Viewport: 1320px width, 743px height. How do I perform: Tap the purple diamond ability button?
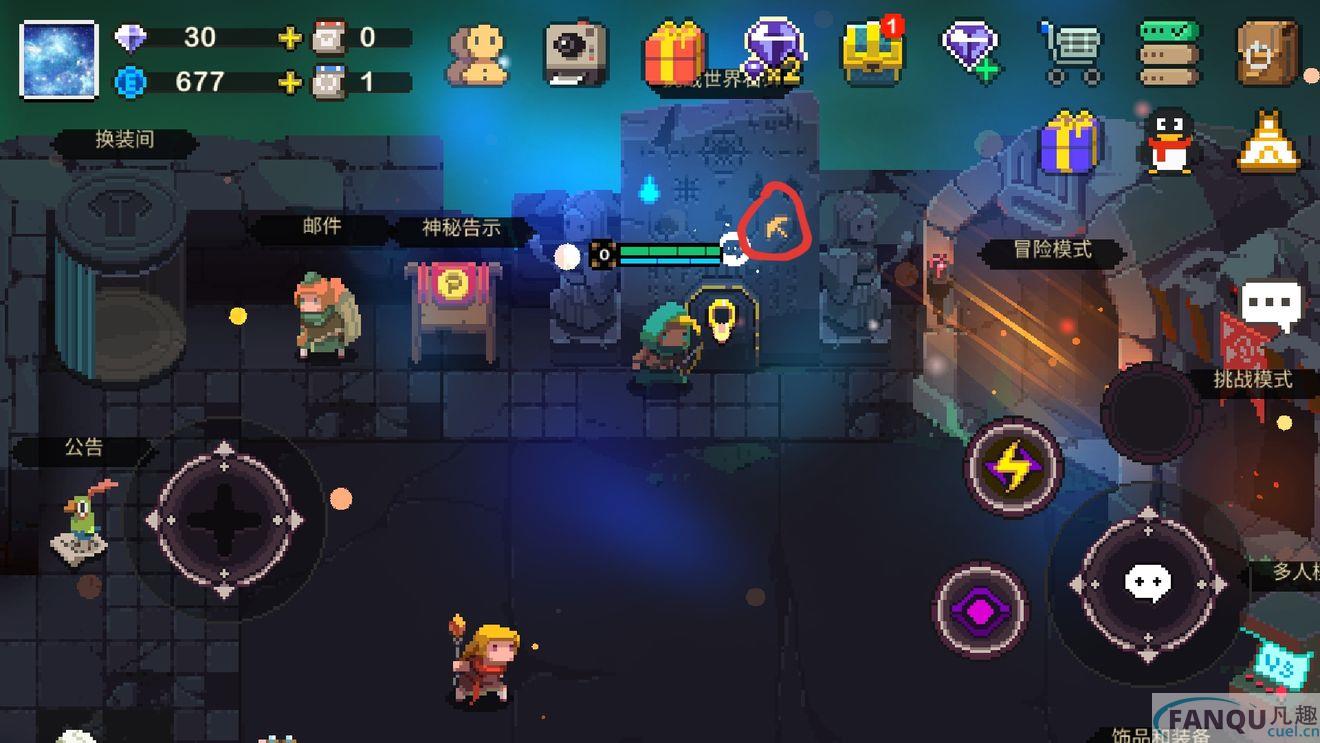pyautogui.click(x=980, y=609)
